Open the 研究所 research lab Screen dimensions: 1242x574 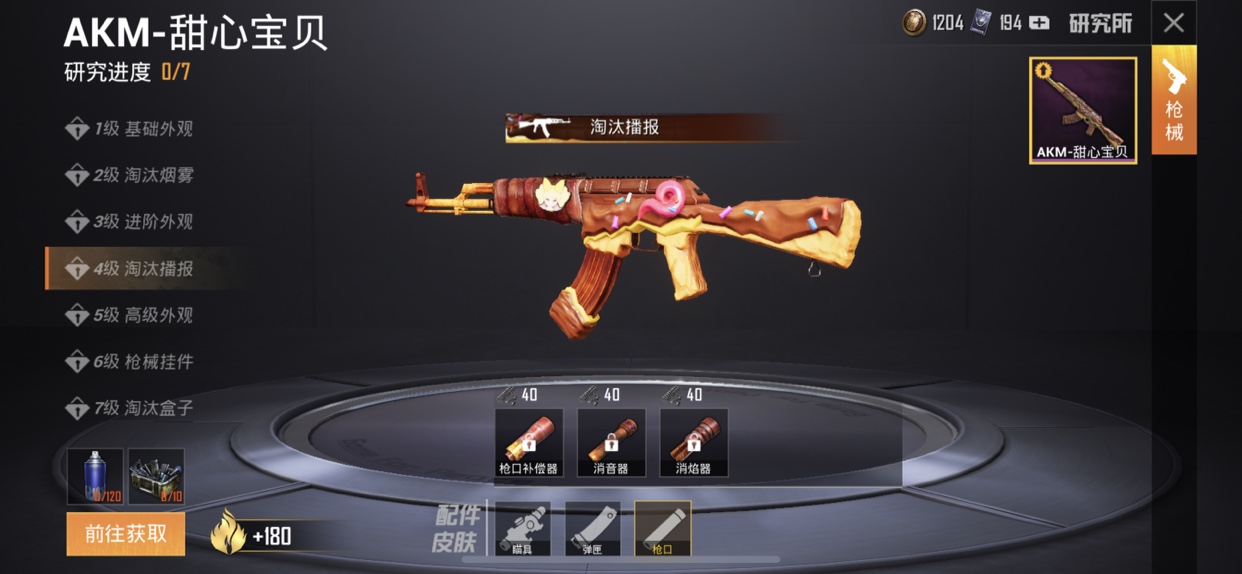(x=1100, y=23)
